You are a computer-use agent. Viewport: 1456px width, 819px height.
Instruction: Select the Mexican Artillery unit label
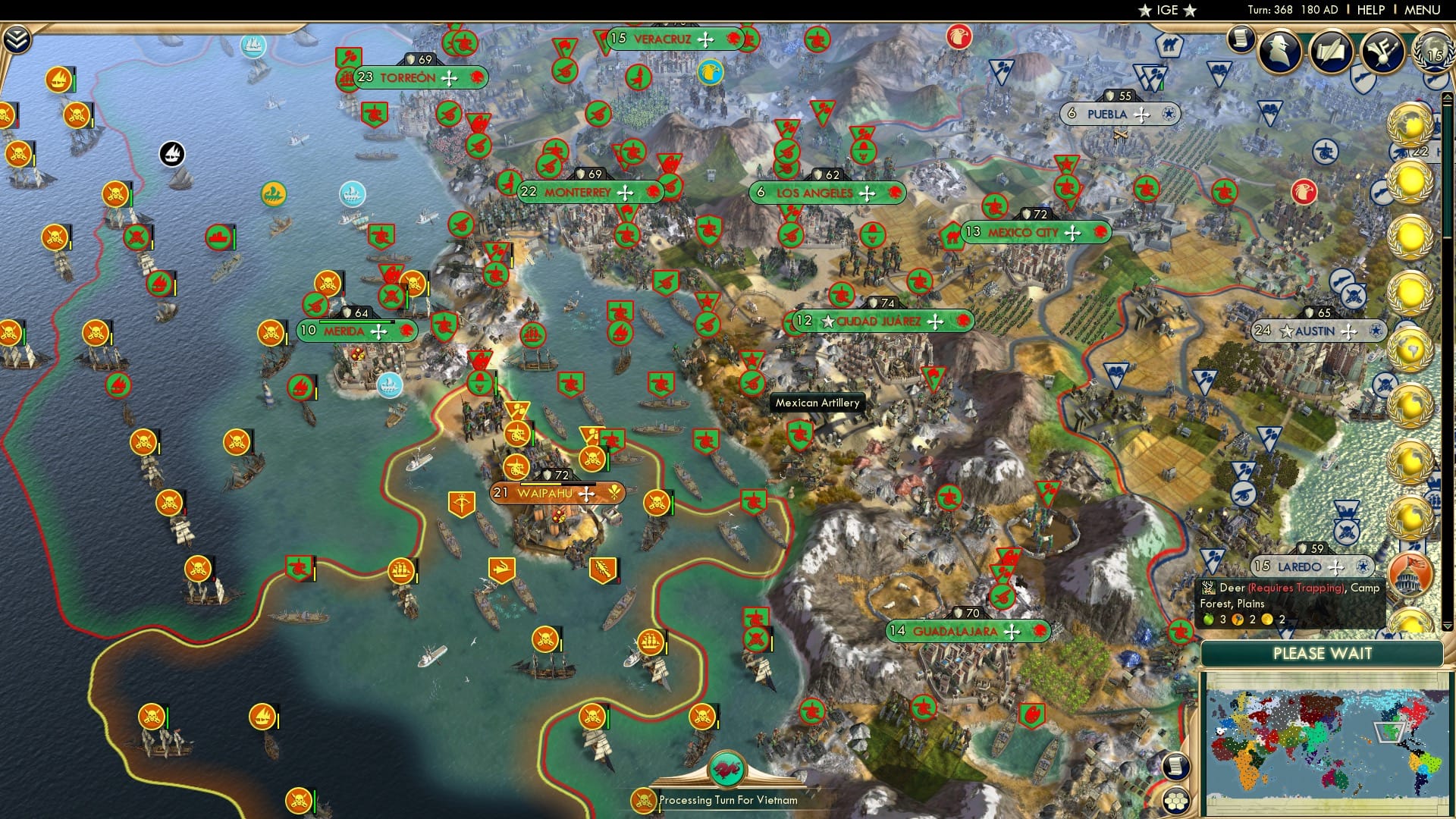pos(815,403)
